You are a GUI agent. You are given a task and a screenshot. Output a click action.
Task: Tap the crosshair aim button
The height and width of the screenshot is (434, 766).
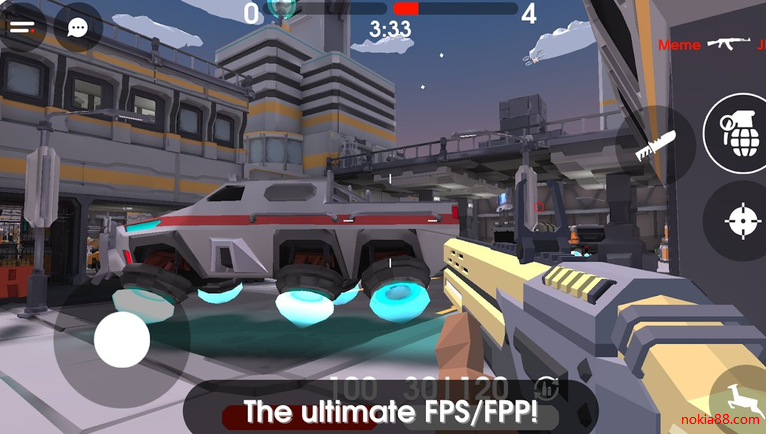pos(741,222)
